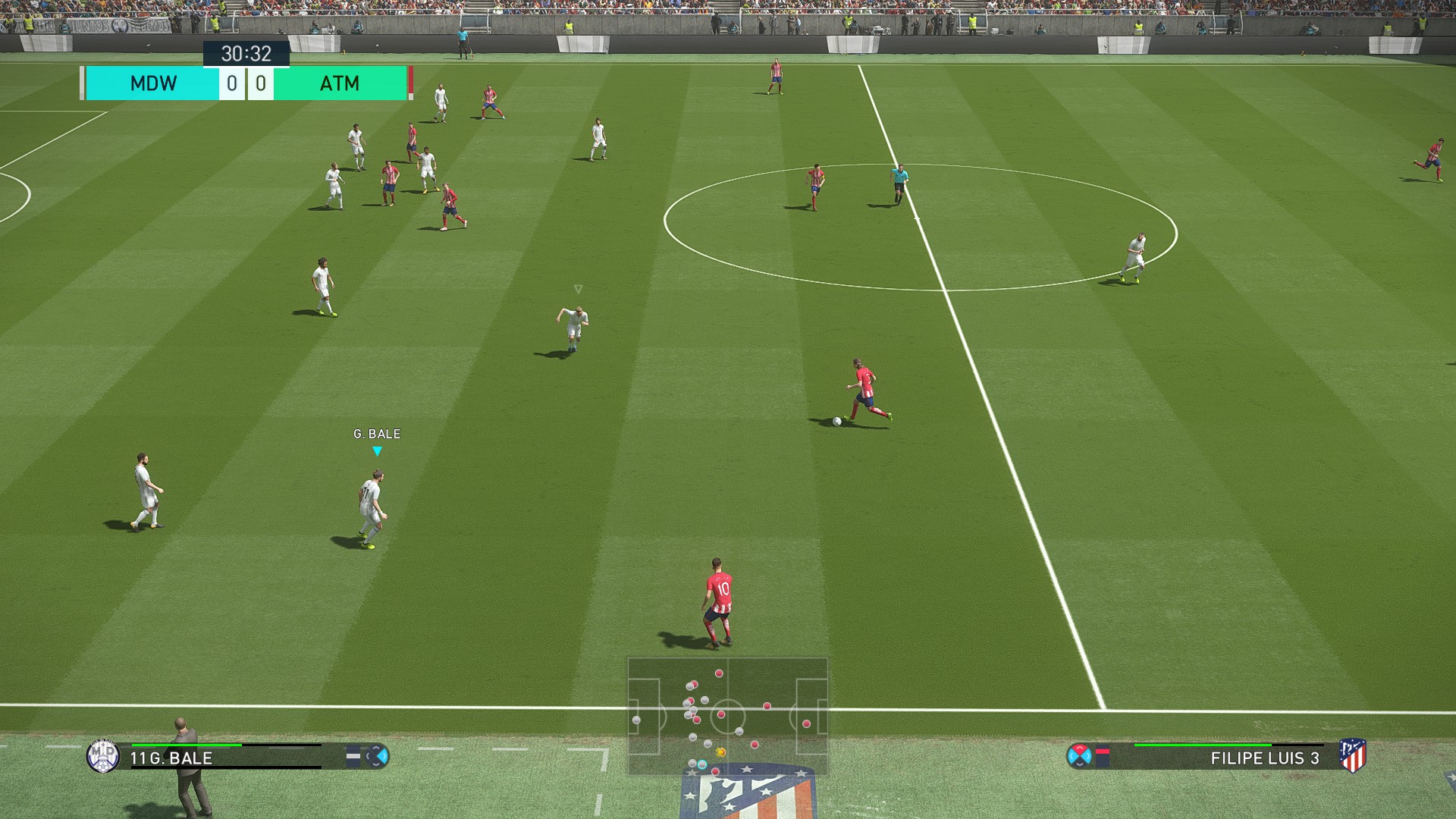Viewport: 1456px width, 819px height.
Task: Select the MDW team crest beside G. Bale
Action: coord(102,756)
